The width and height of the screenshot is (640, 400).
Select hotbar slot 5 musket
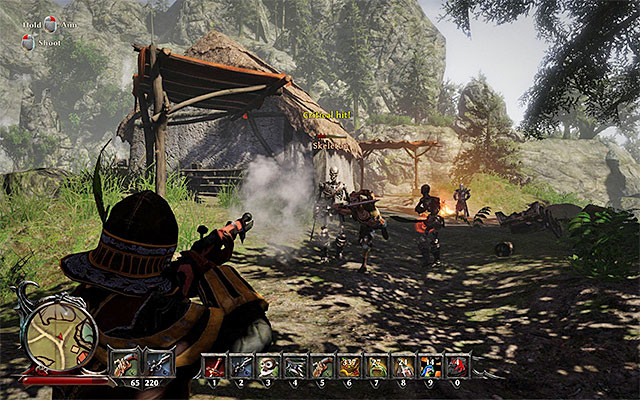(322, 366)
